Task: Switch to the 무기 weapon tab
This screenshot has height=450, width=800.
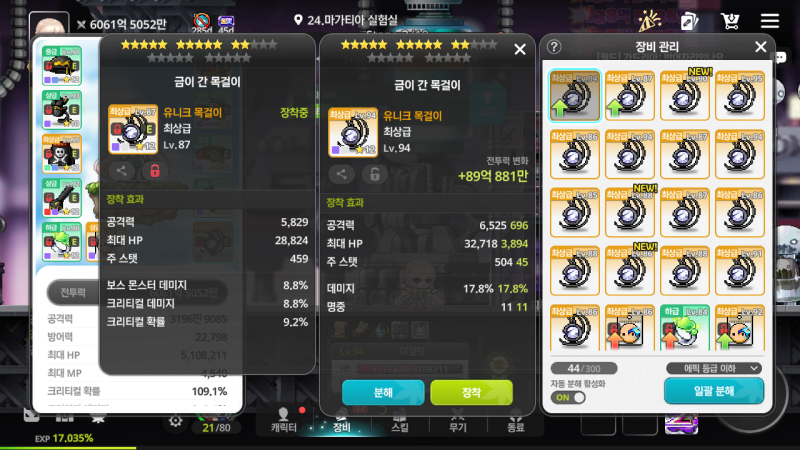Action: coord(457,420)
